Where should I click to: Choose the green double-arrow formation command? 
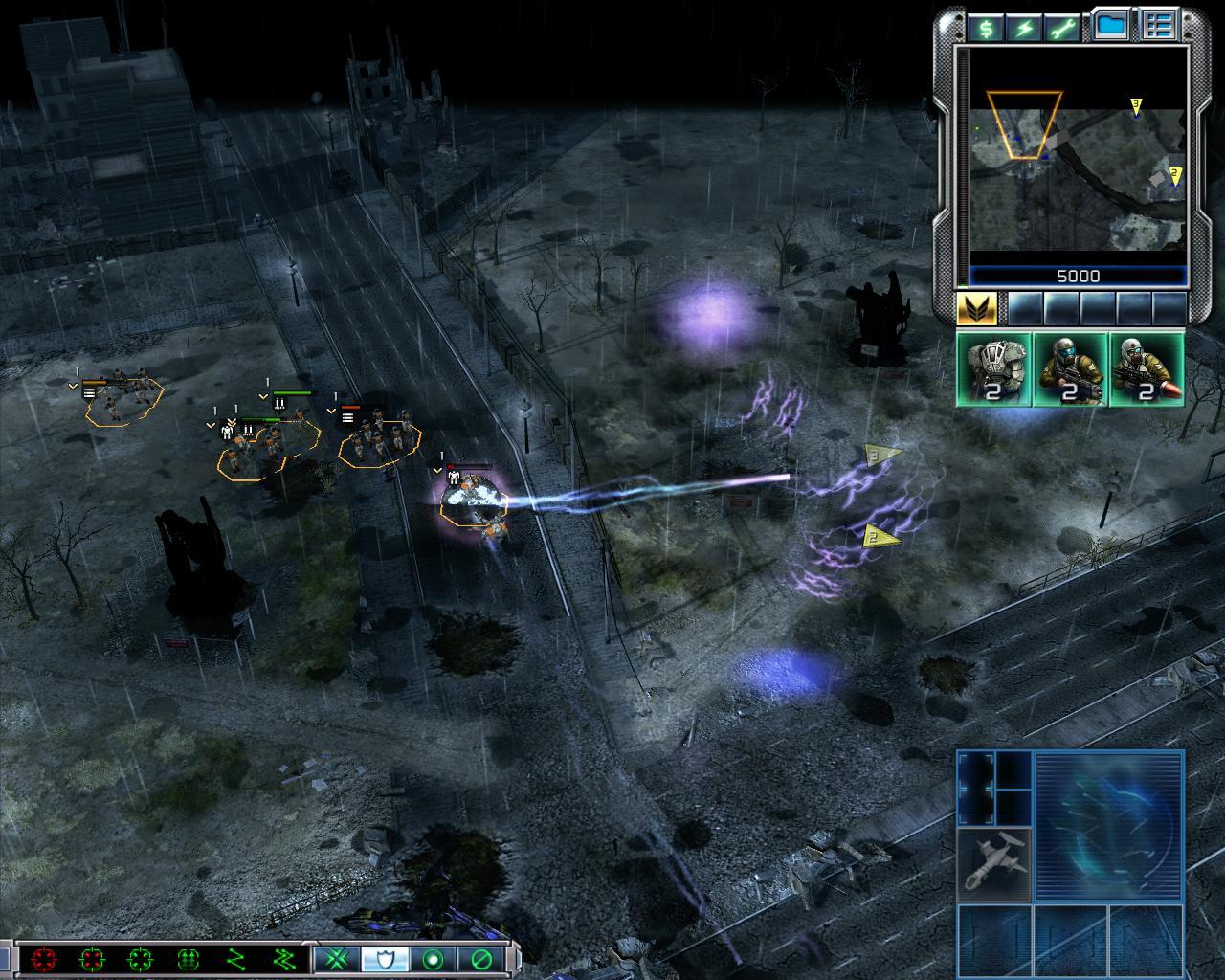[188, 958]
